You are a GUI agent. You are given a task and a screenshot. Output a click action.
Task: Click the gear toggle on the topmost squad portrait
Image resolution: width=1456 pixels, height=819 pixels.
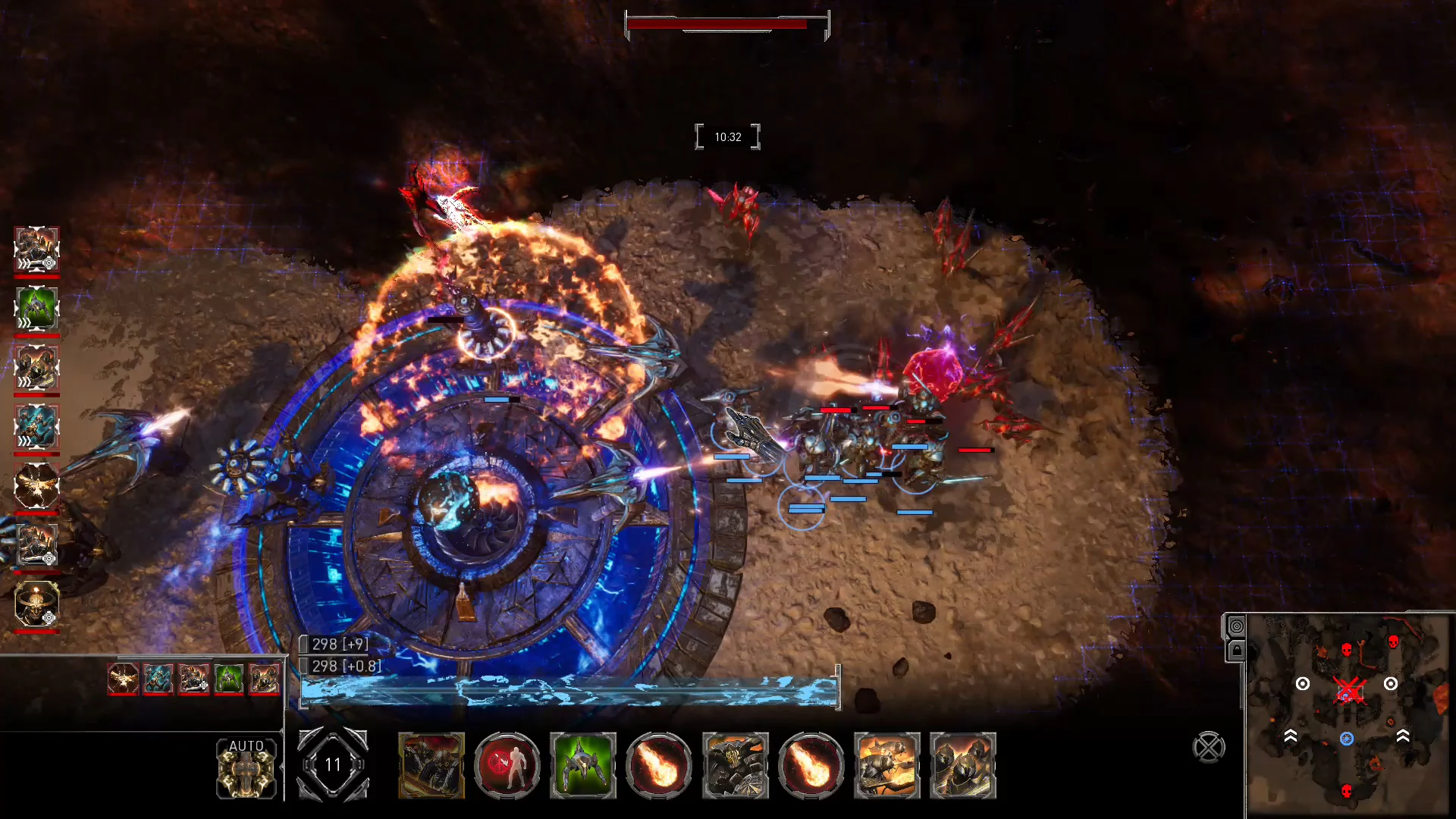[x=49, y=262]
